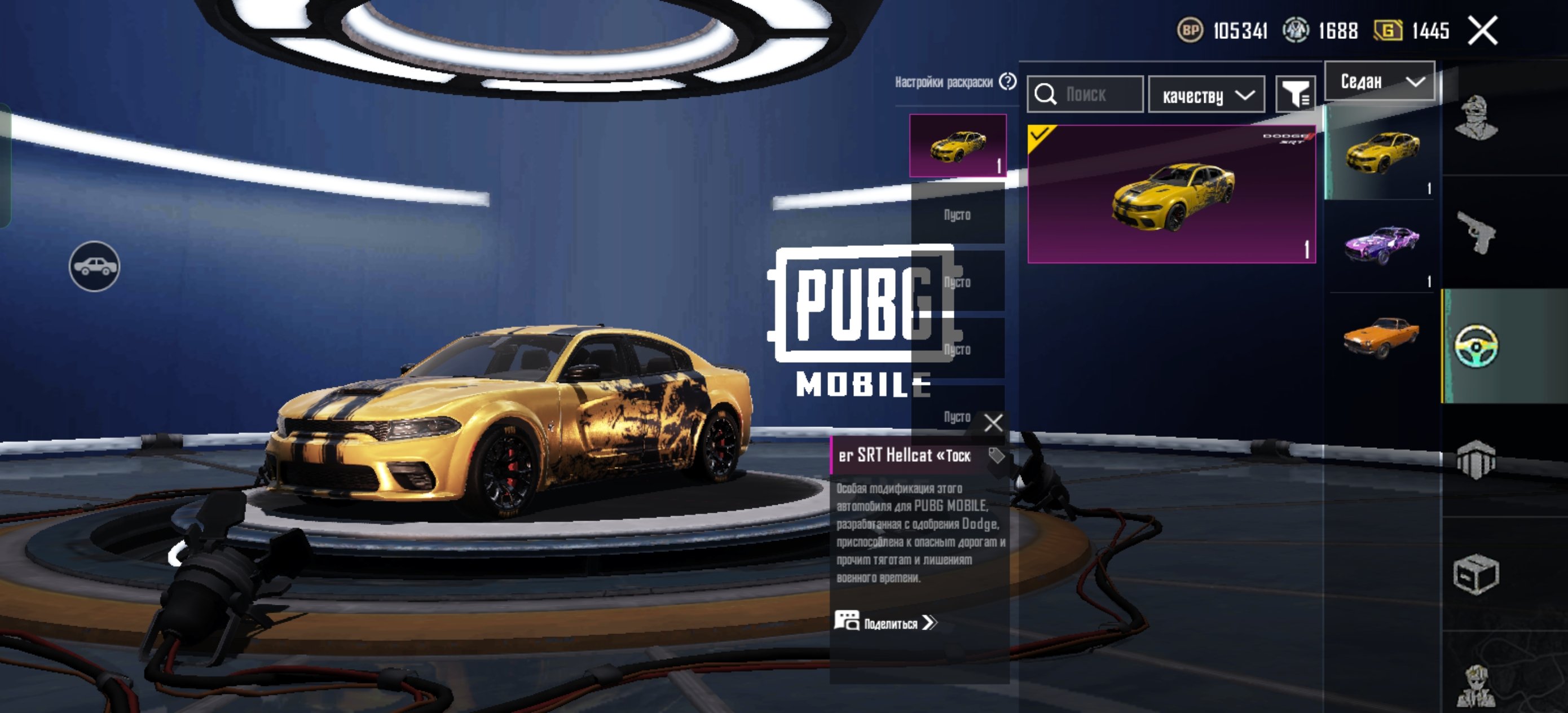Select the large yellow Dodge Hellcat card
This screenshot has width=1568, height=713.
[1171, 193]
